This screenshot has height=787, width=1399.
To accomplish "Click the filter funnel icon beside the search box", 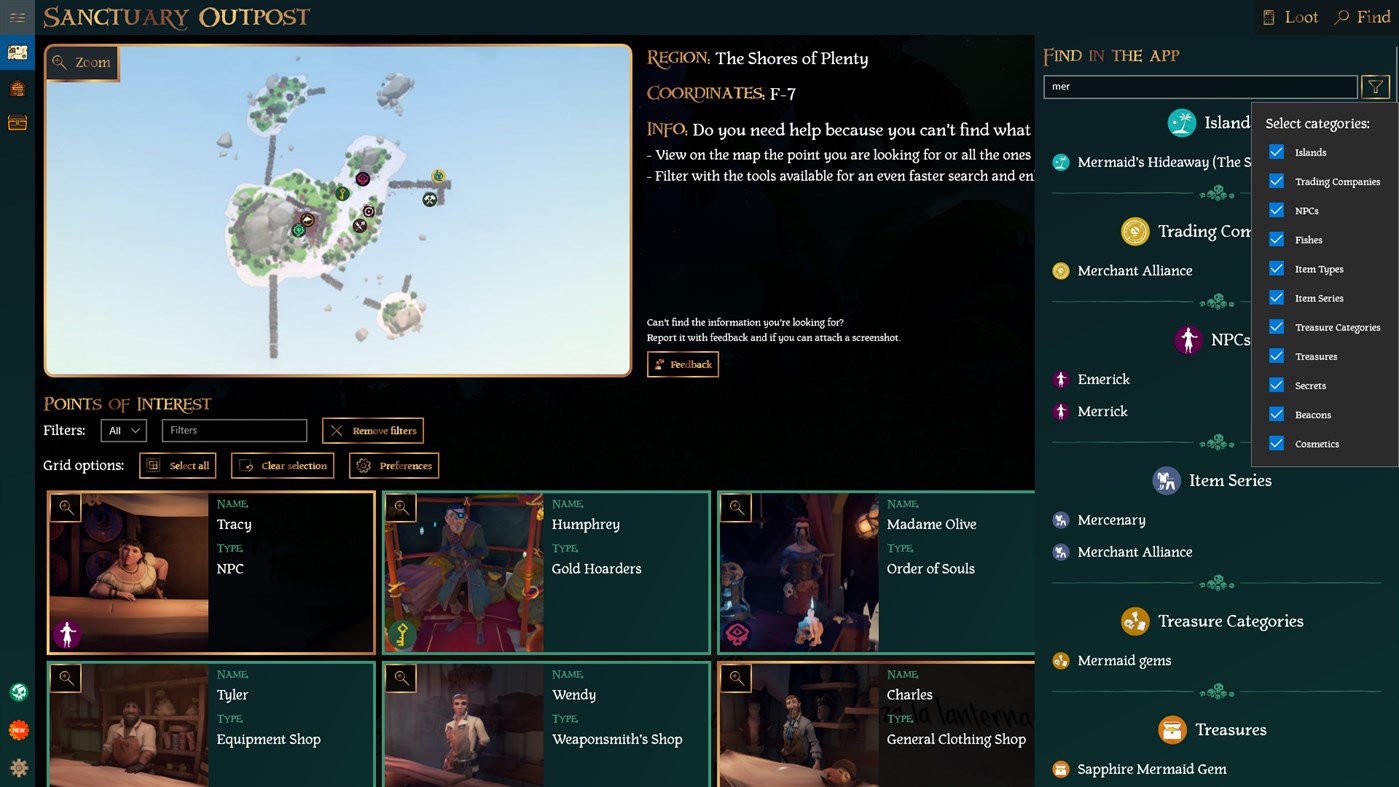I will (1375, 87).
